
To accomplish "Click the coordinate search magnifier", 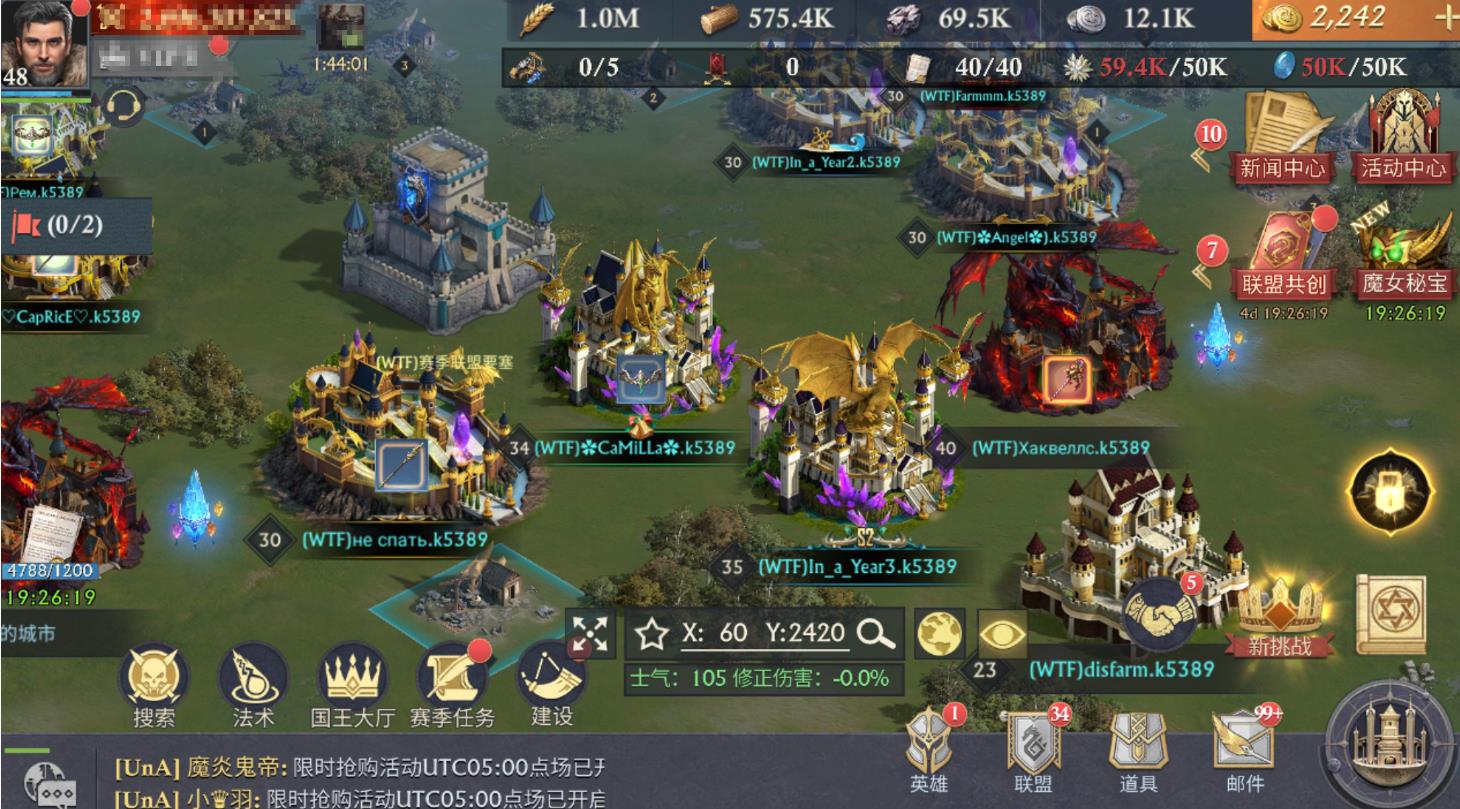I will pos(876,633).
